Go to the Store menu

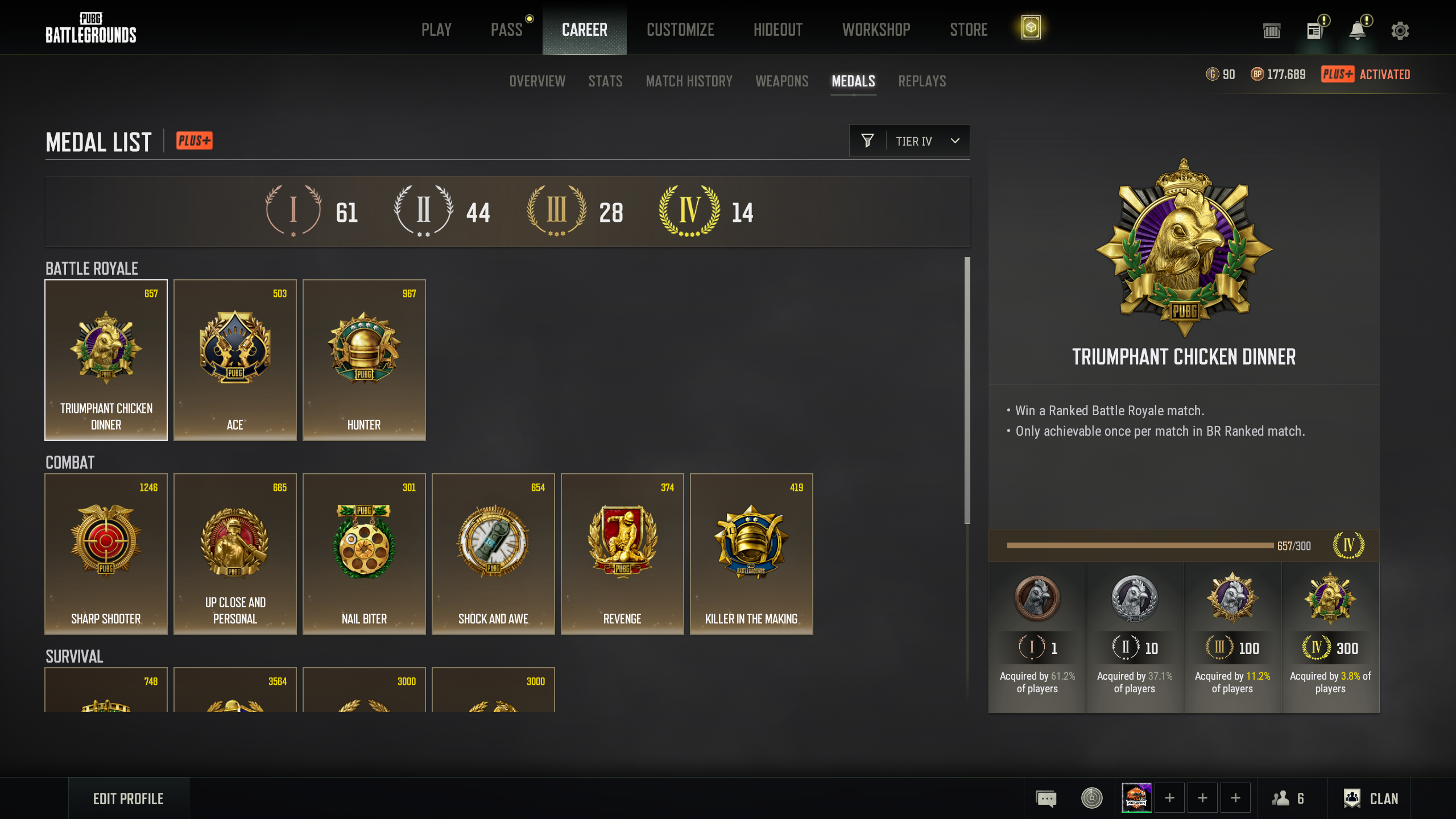click(969, 30)
